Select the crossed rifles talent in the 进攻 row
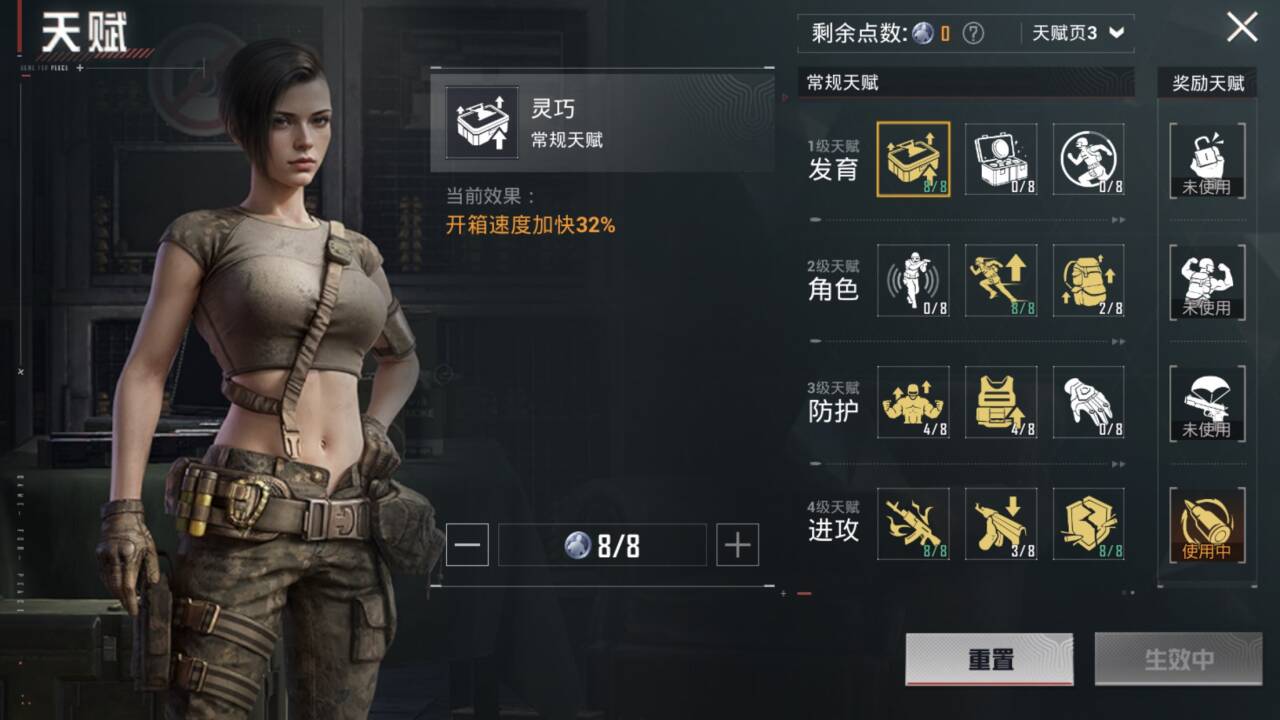Viewport: 1280px width, 720px height. point(913,524)
